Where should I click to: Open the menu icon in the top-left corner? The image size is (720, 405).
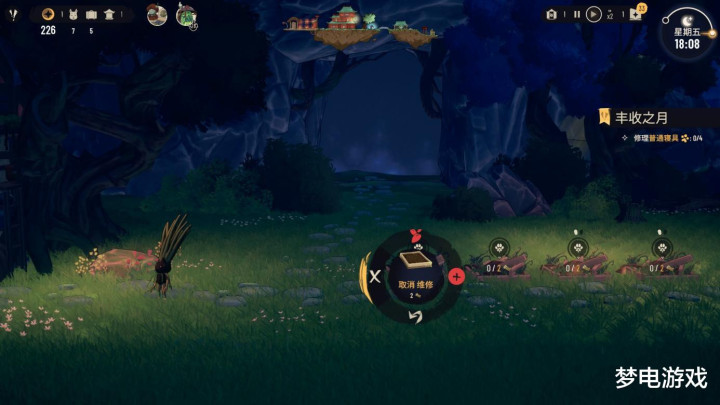(12, 14)
